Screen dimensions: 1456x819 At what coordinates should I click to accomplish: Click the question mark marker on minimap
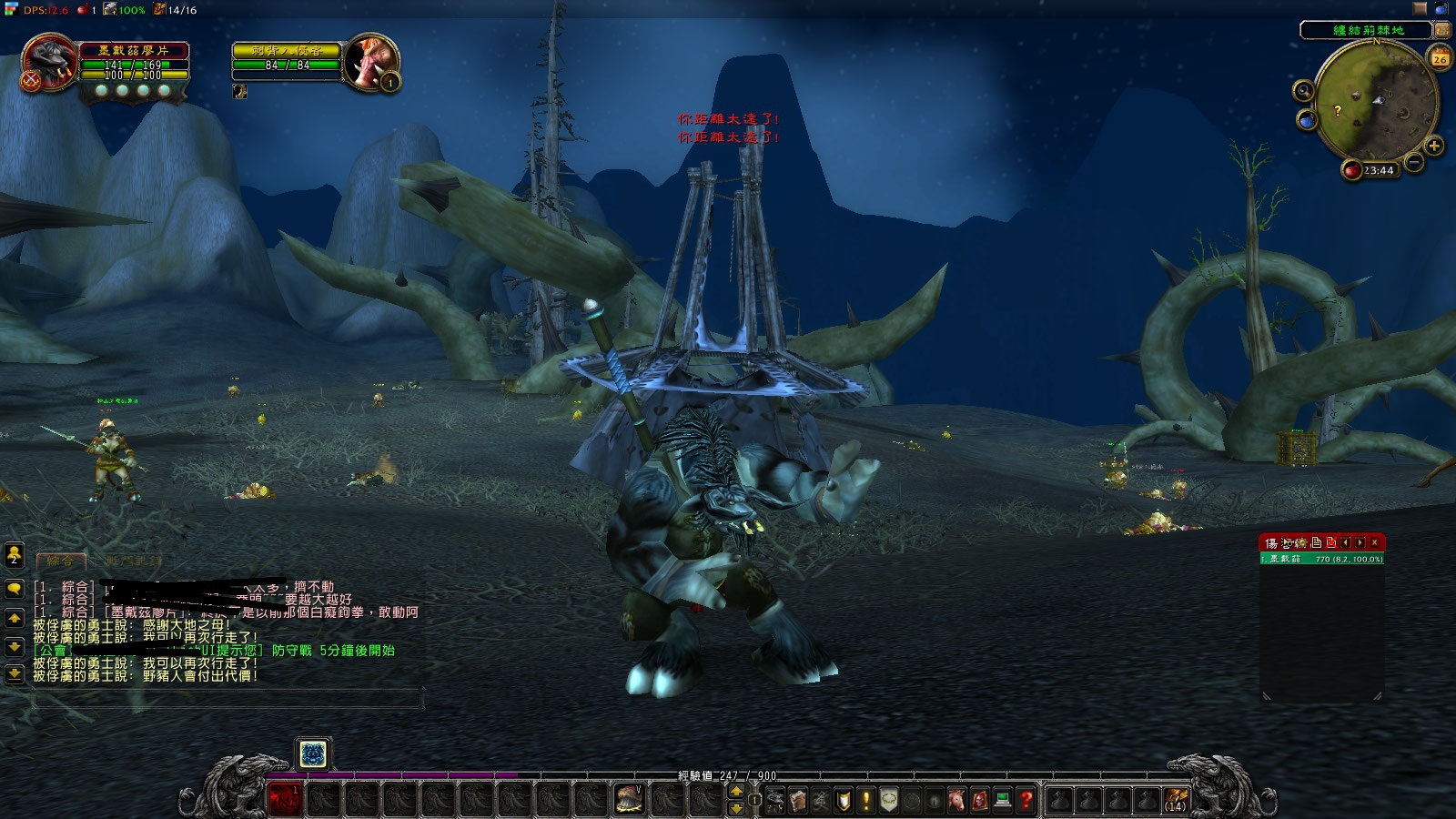coord(1337,111)
